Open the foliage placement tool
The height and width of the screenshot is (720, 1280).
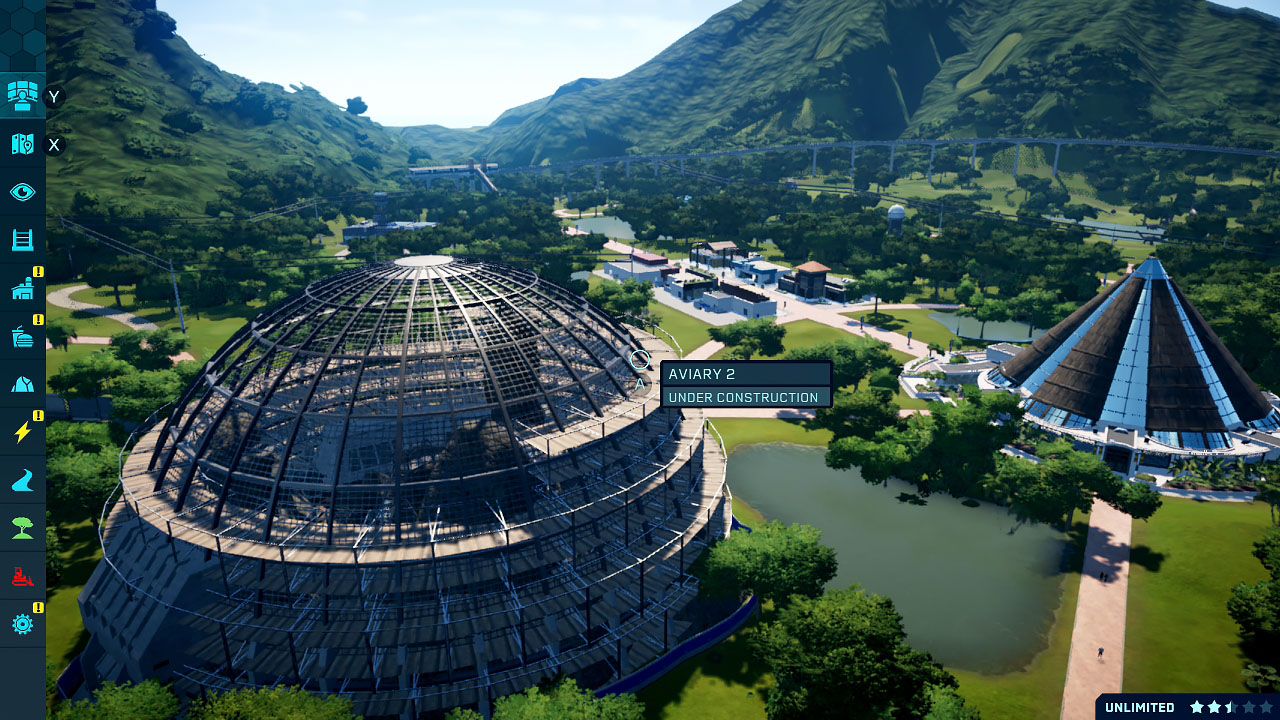20,526
